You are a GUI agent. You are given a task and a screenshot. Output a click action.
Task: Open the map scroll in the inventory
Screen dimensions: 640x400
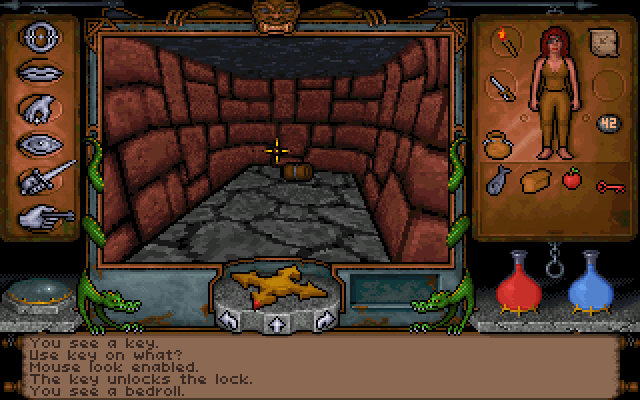click(604, 44)
